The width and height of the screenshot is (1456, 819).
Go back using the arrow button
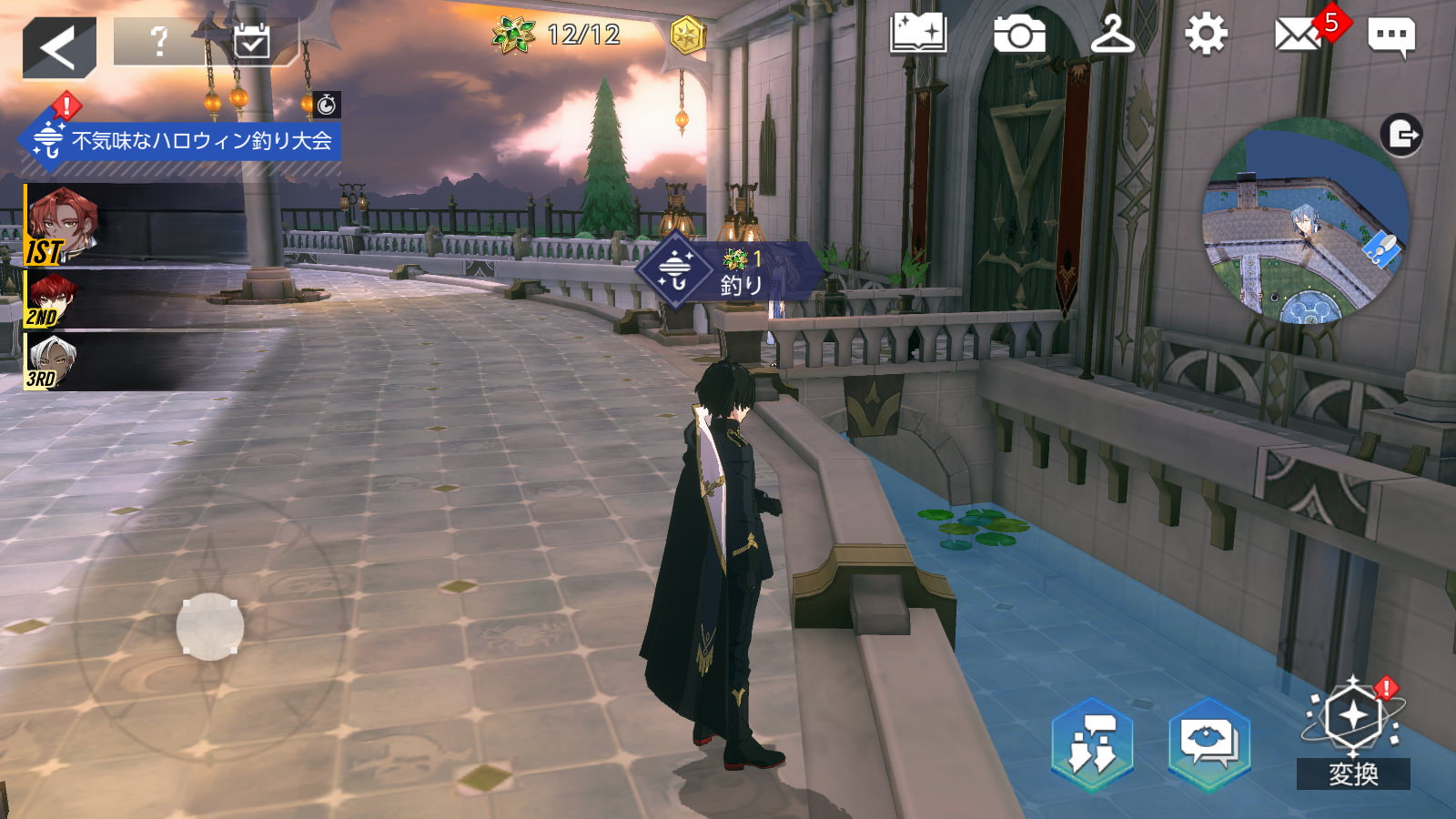click(59, 47)
